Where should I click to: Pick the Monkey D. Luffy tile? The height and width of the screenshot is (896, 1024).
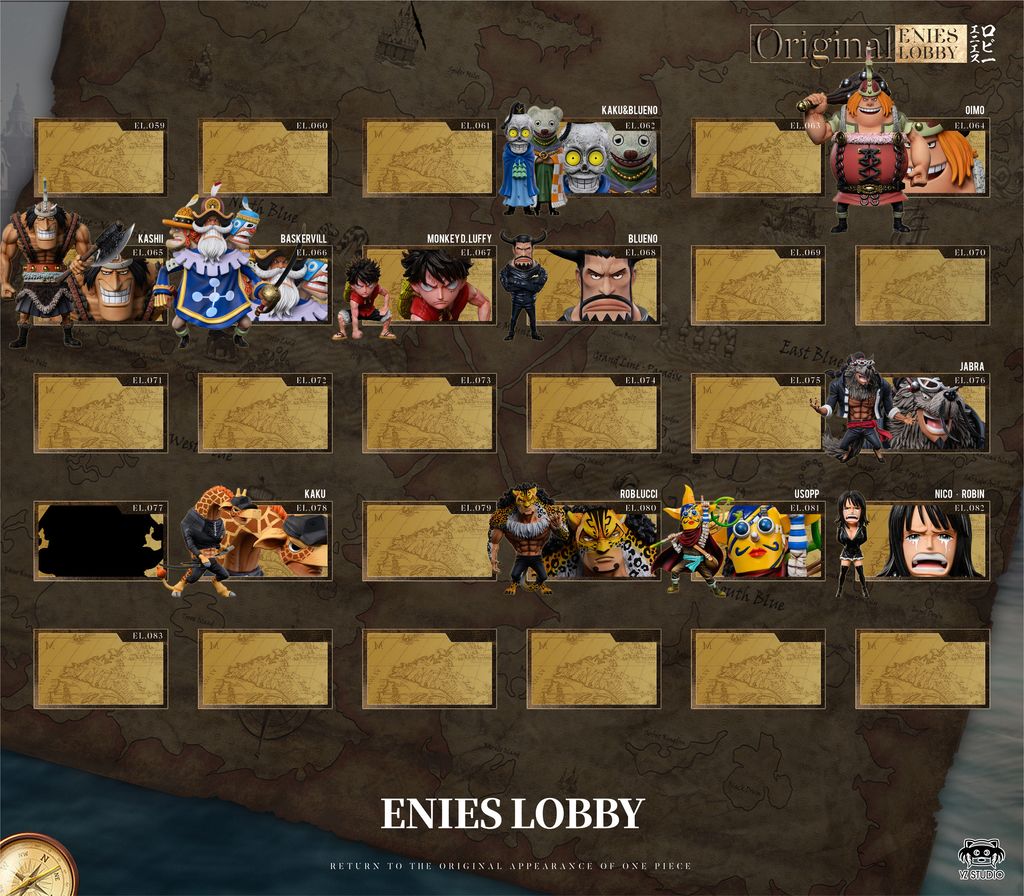click(x=428, y=285)
